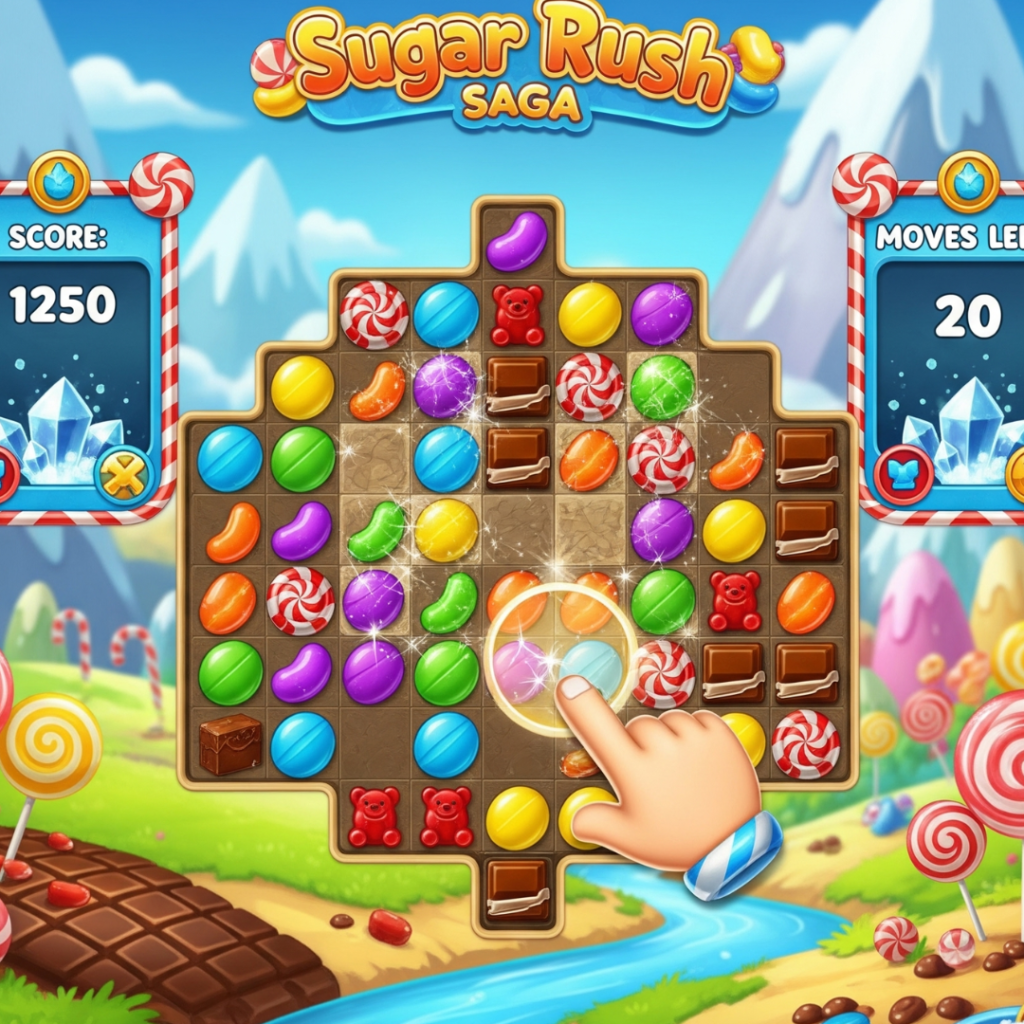This screenshot has height=1024, width=1024.
Task: Activate the red booster button on Moves panel
Action: [x=903, y=475]
